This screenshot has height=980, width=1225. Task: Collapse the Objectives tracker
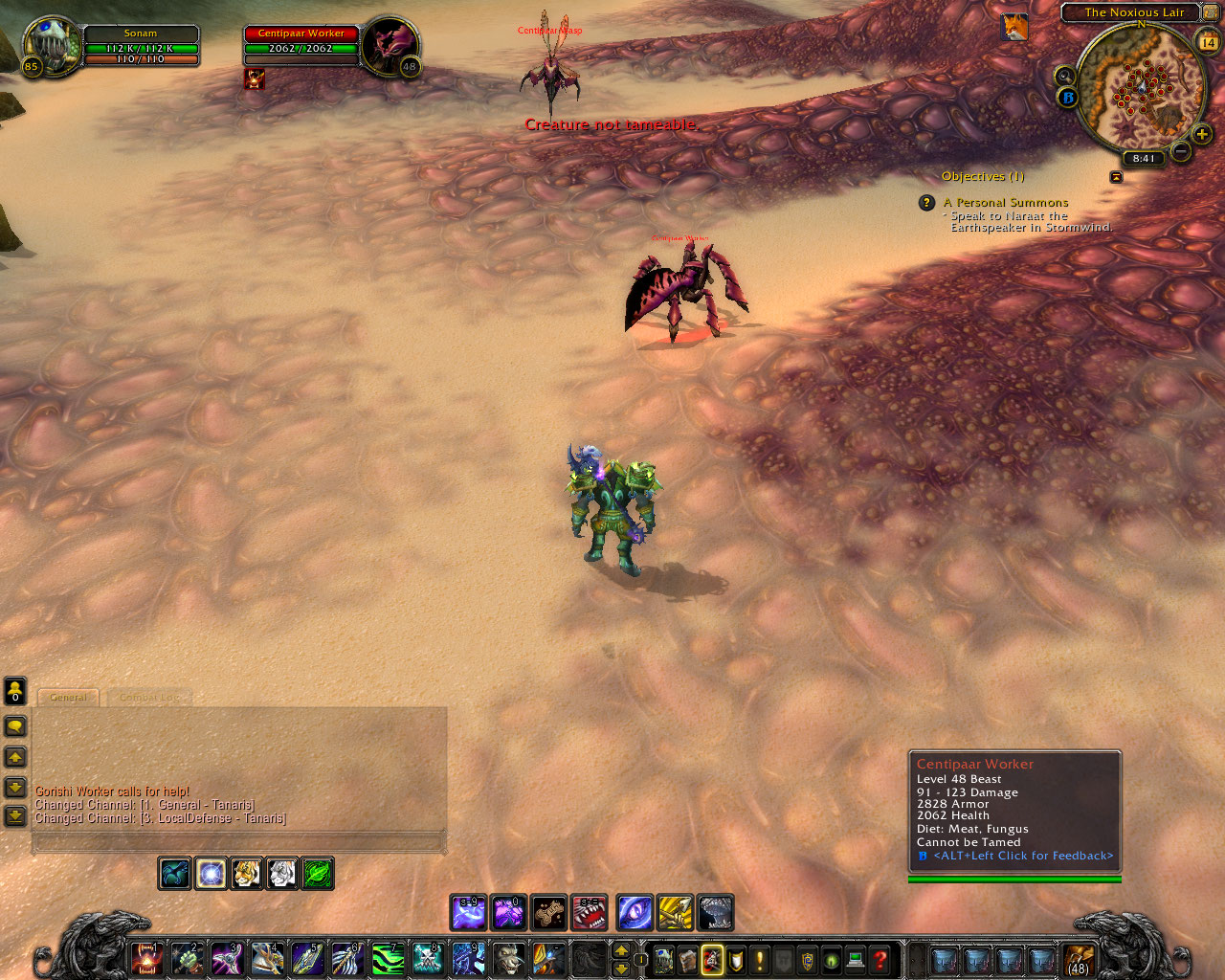1116,177
